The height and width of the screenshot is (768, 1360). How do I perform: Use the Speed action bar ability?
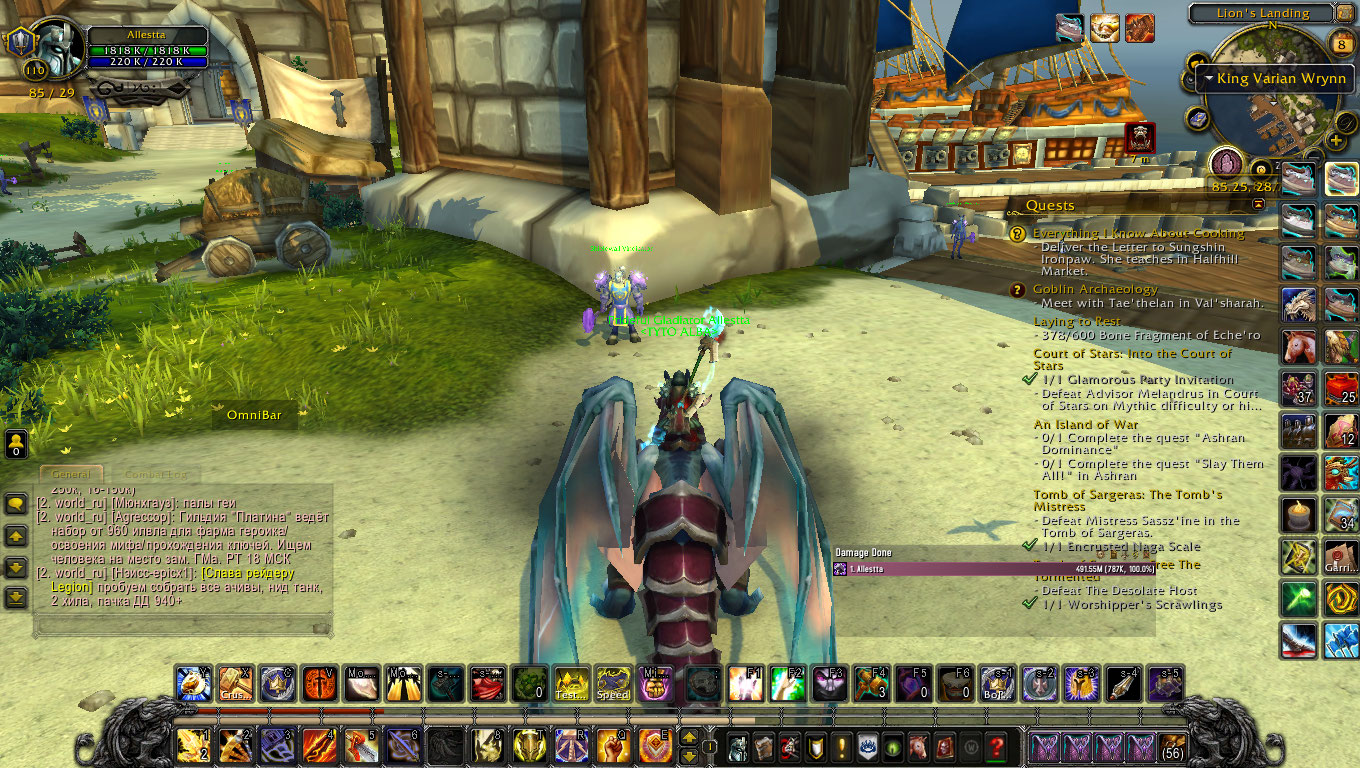pos(613,683)
